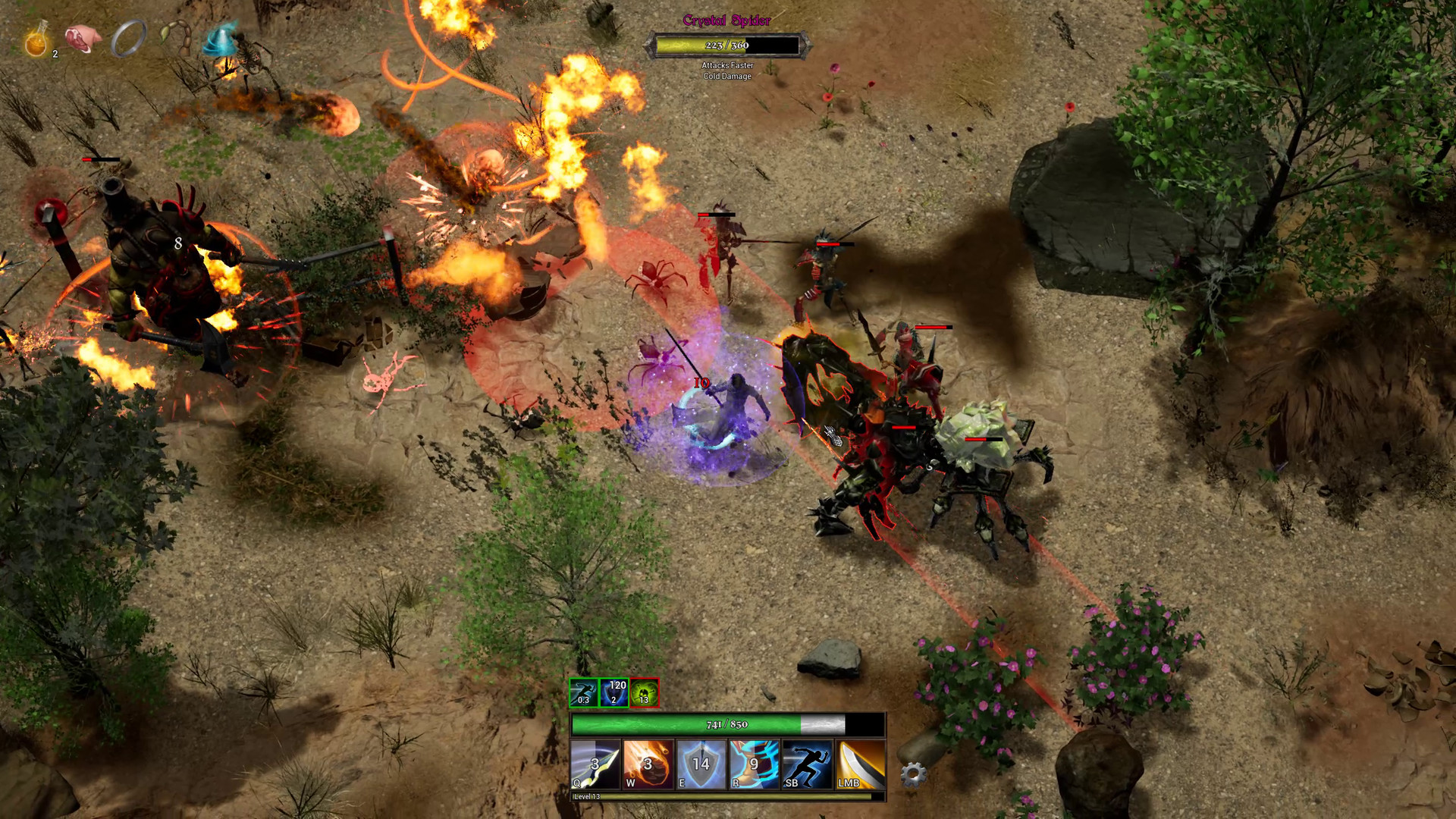Dismiss the blue shield buff showing 120
The width and height of the screenshot is (1456, 819).
click(x=614, y=692)
